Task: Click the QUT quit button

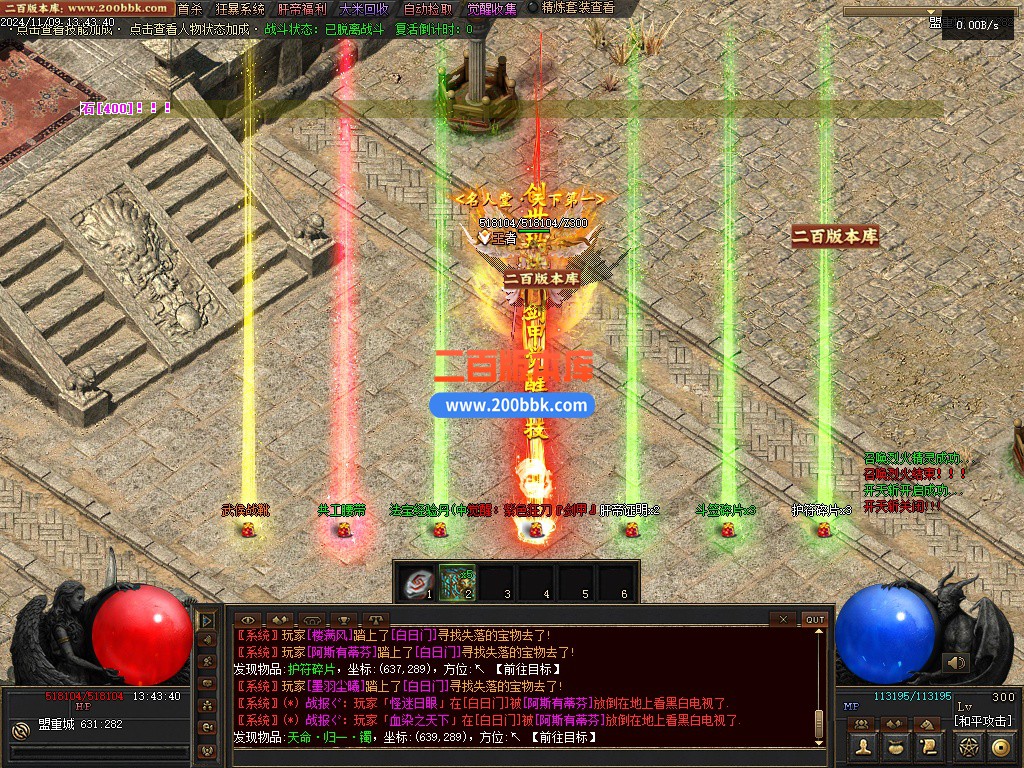Action: coord(815,620)
